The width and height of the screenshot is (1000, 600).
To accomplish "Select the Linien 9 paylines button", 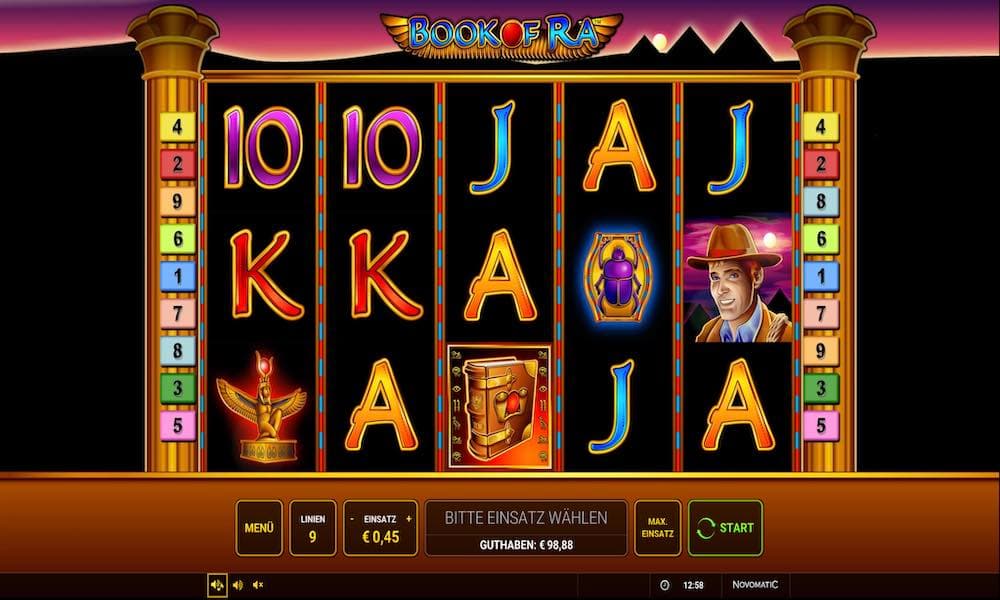I will coord(312,528).
